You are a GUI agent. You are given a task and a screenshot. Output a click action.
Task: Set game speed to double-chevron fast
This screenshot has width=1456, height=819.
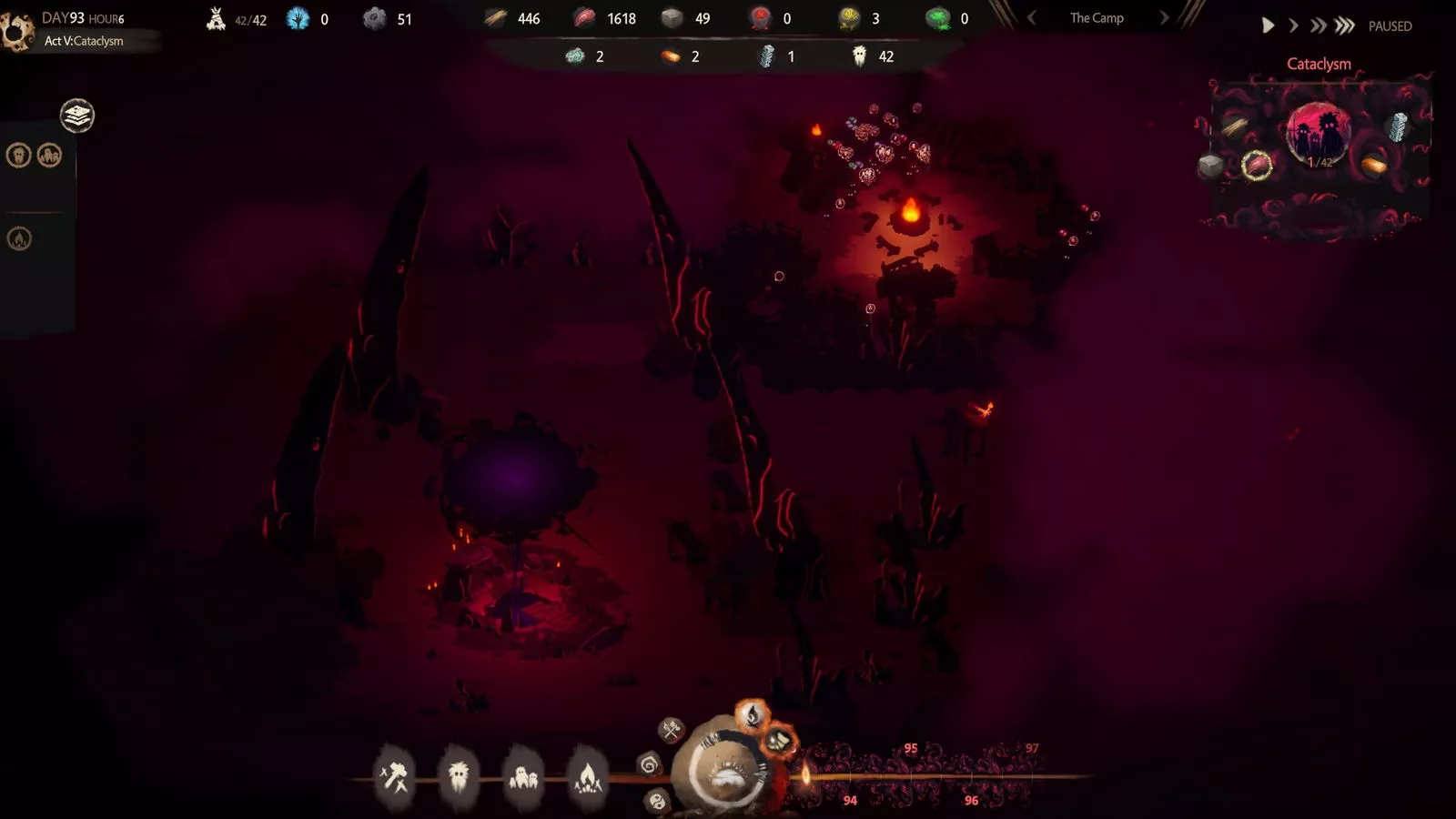click(x=1318, y=26)
